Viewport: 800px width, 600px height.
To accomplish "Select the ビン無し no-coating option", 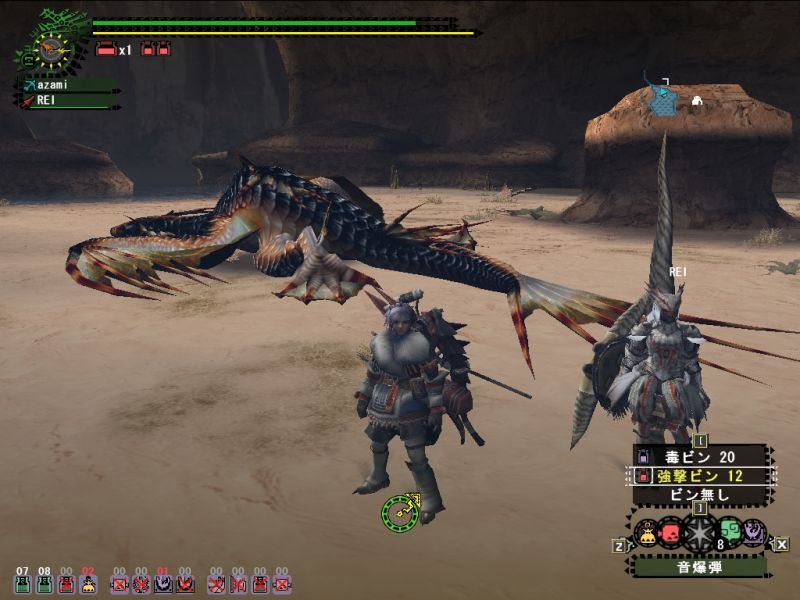I will [x=699, y=494].
